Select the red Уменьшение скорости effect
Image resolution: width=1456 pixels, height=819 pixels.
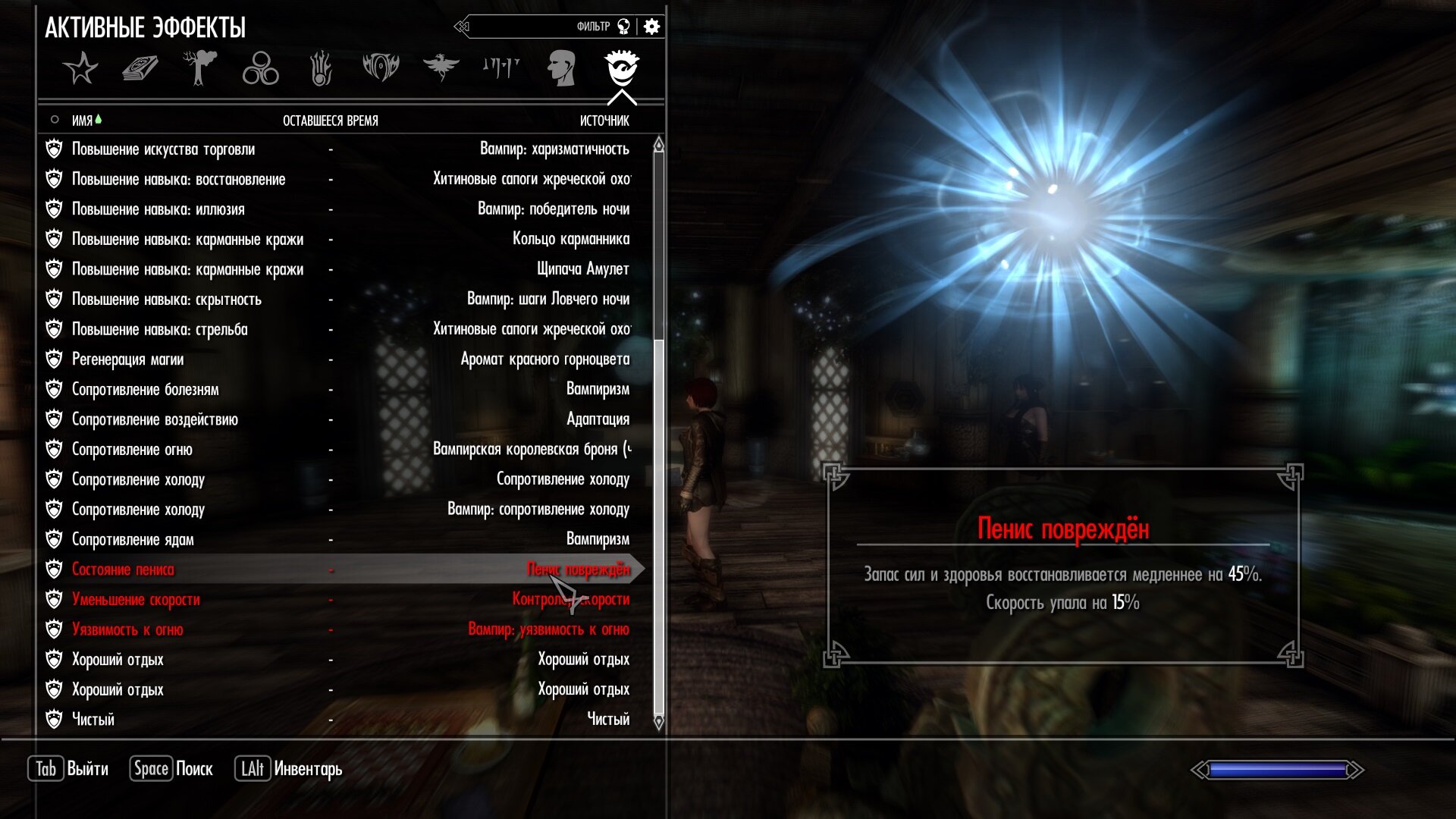click(136, 600)
